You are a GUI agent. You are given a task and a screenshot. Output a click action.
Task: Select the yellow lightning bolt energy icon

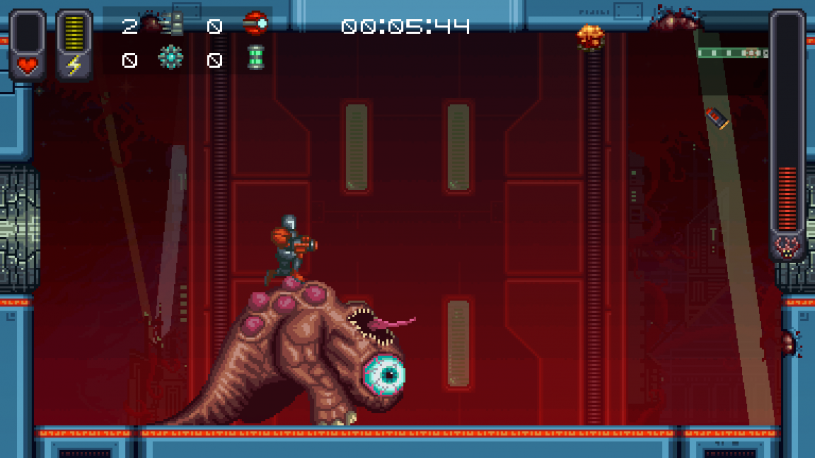pos(74,66)
